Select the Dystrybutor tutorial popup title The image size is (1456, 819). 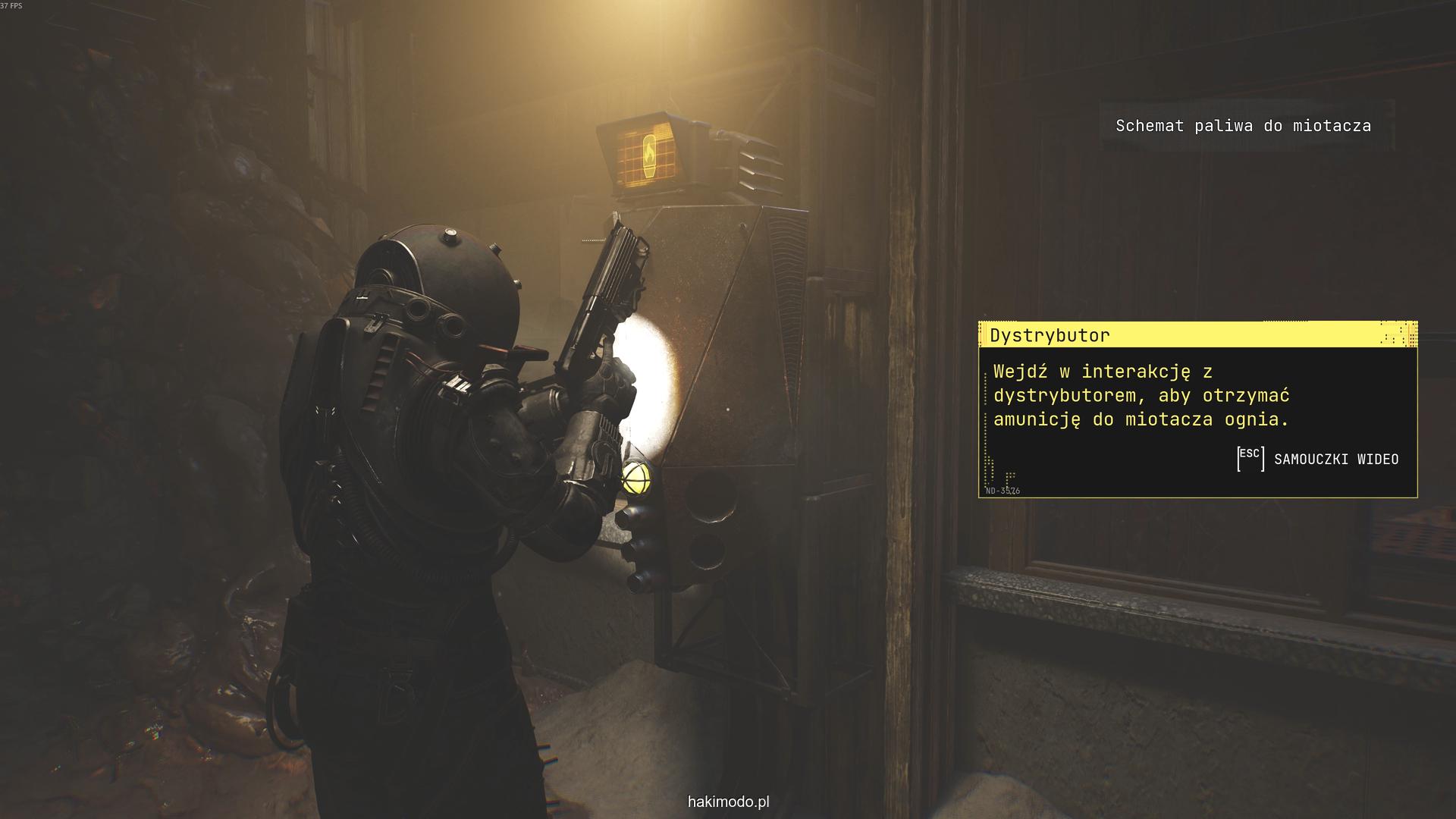1050,335
